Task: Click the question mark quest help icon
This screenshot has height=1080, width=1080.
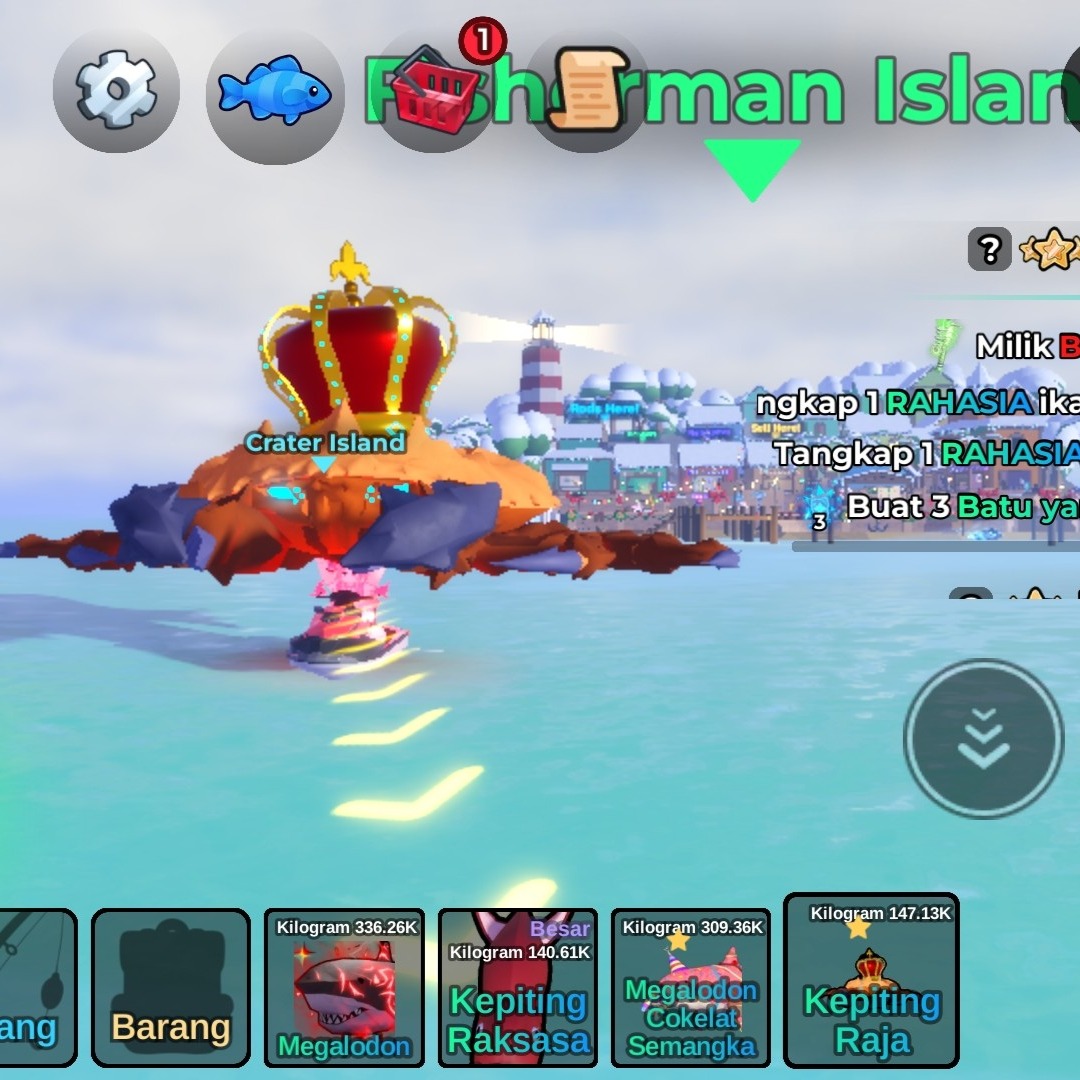Action: click(x=989, y=250)
